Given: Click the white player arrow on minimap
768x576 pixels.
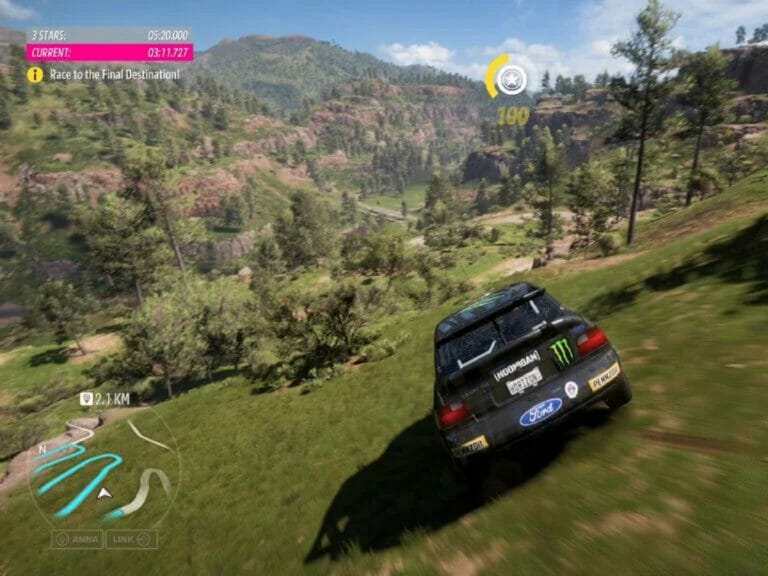Looking at the screenshot, I should tap(103, 492).
